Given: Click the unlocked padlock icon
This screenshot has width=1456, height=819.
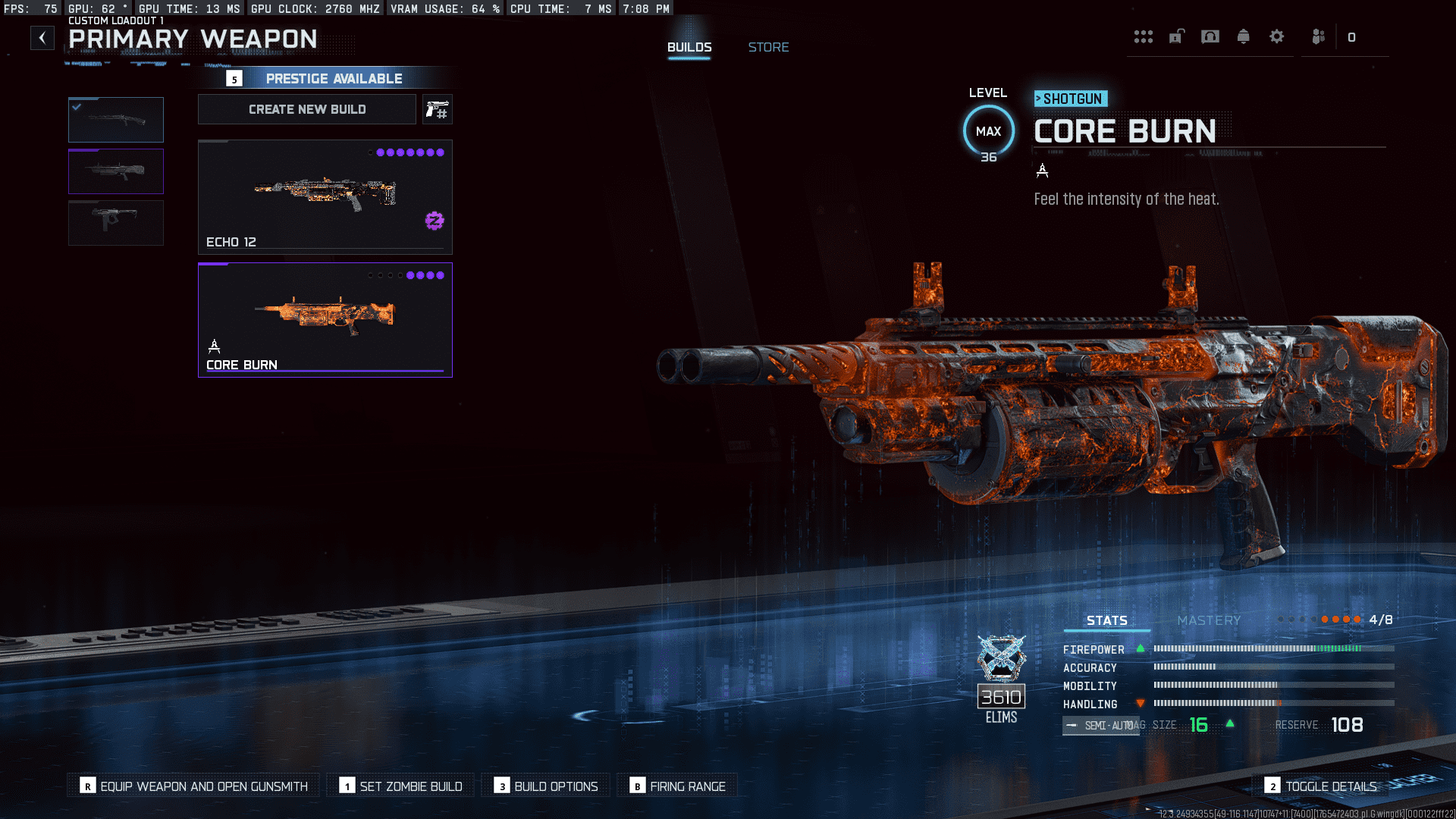Looking at the screenshot, I should 1176,36.
